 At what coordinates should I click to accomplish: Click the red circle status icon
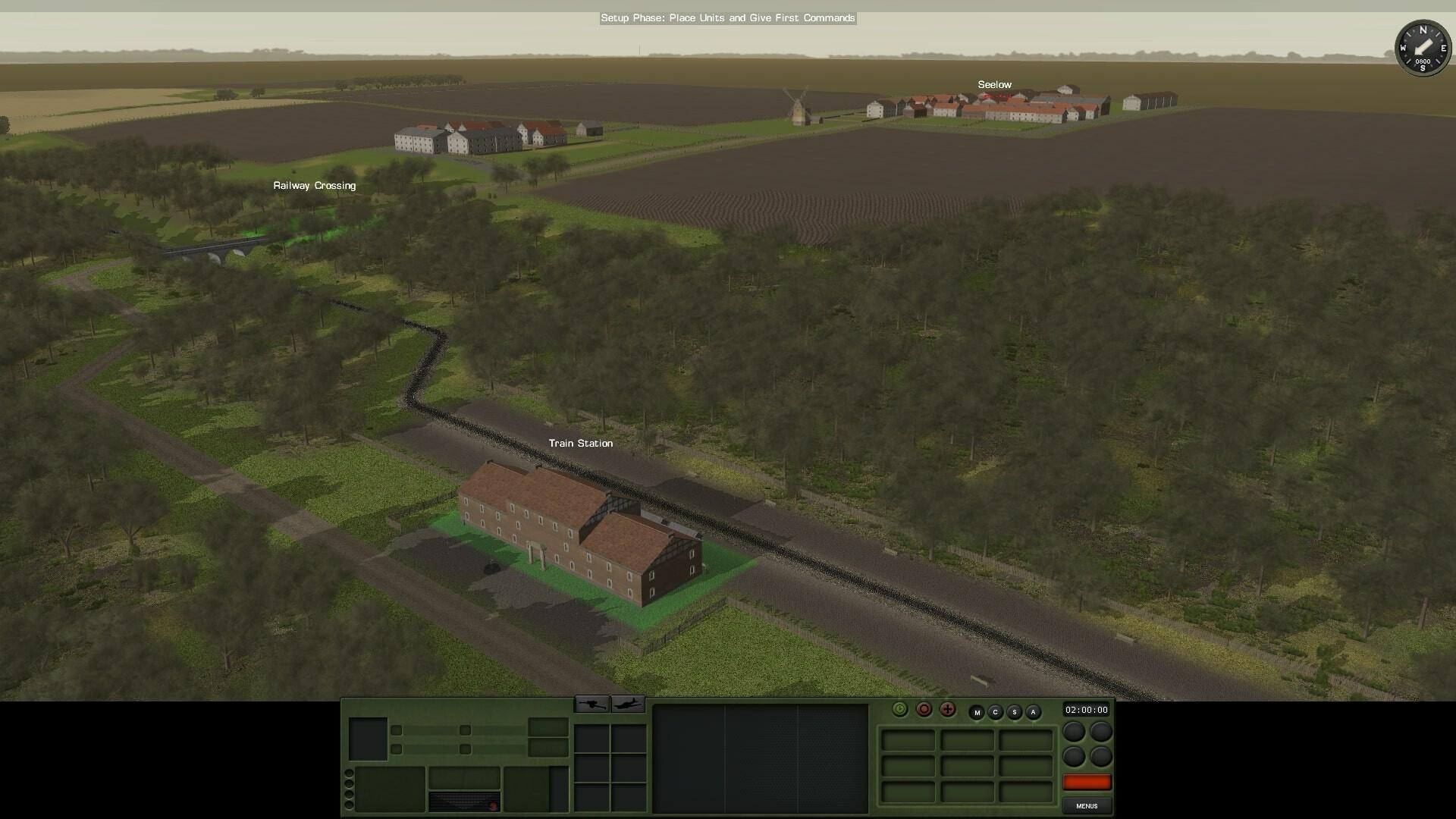[924, 710]
